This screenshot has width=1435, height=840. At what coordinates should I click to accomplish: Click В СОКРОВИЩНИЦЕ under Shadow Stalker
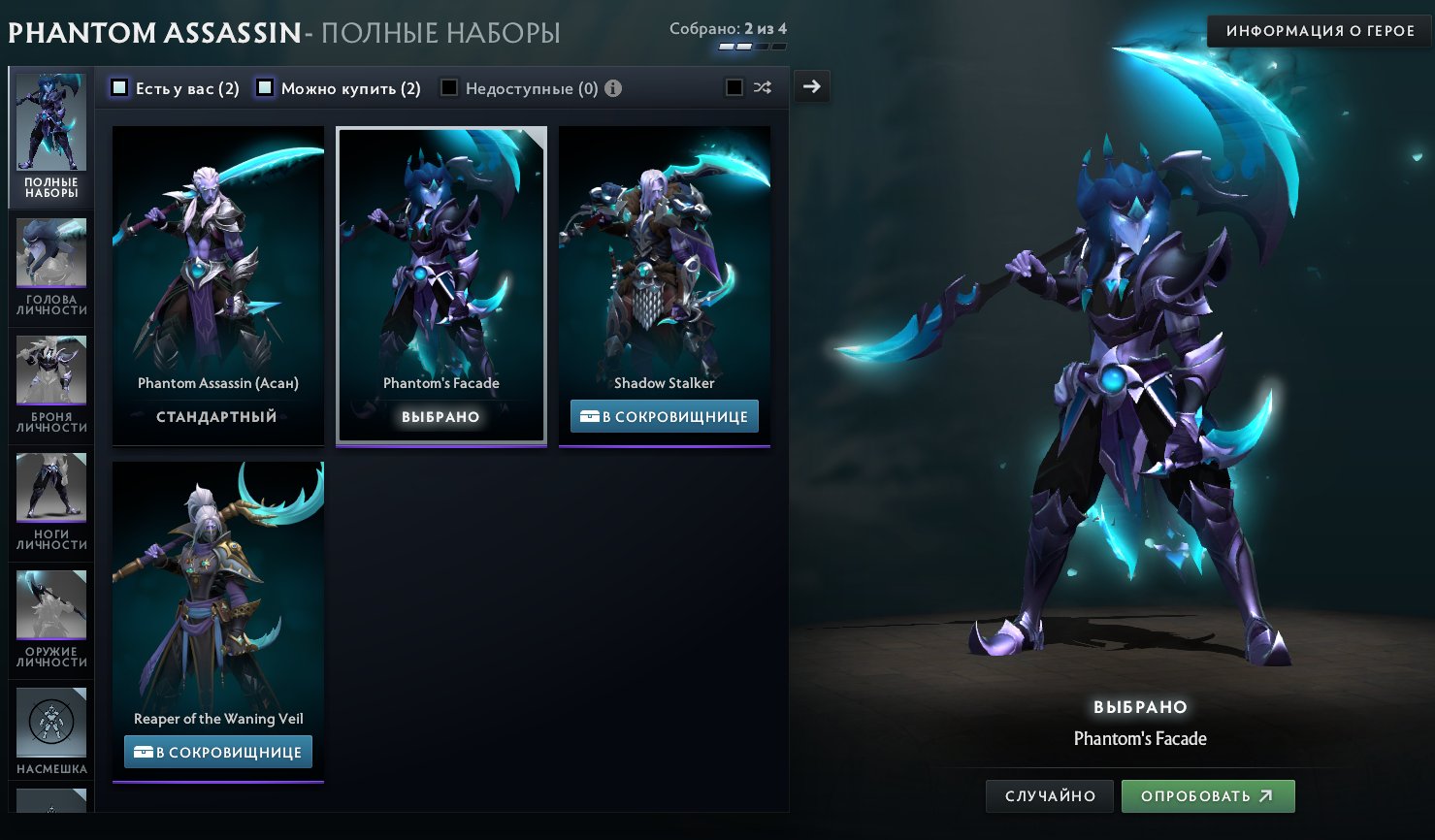click(x=664, y=415)
